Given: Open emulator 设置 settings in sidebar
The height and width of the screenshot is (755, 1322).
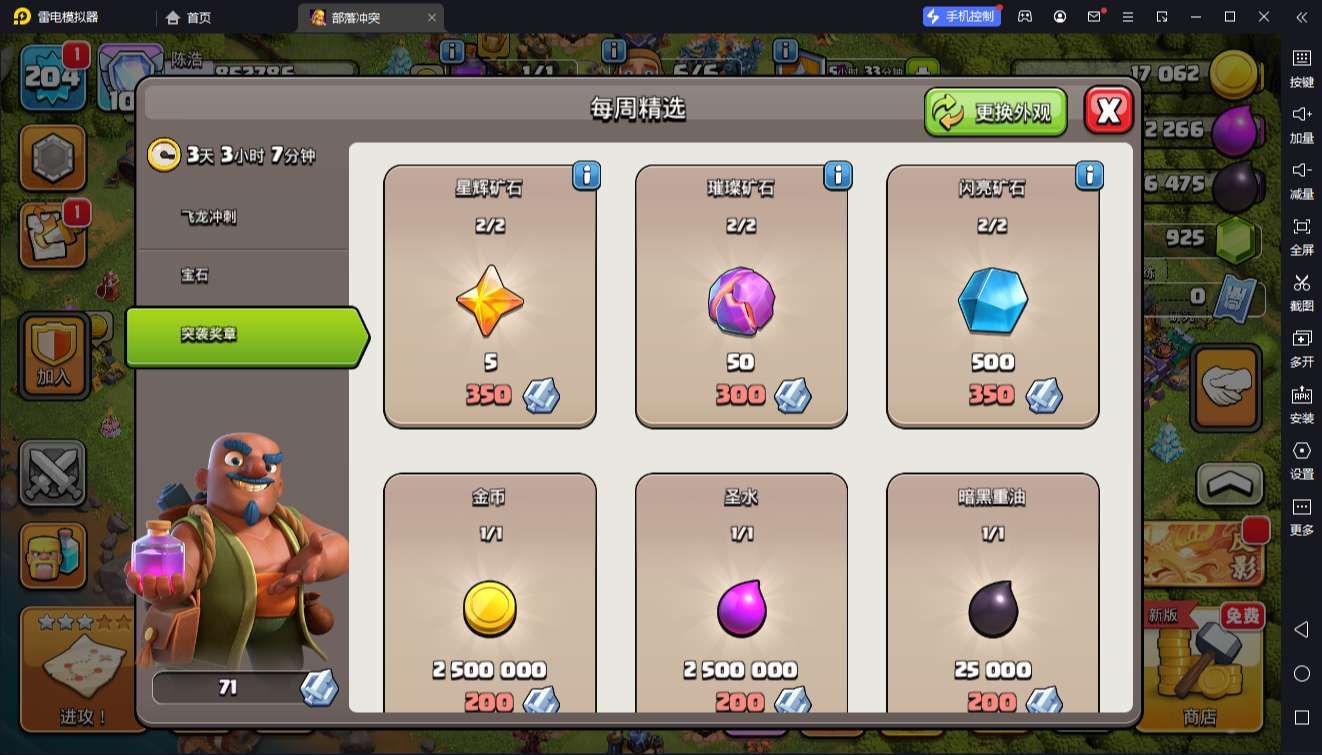Looking at the screenshot, I should [x=1301, y=459].
